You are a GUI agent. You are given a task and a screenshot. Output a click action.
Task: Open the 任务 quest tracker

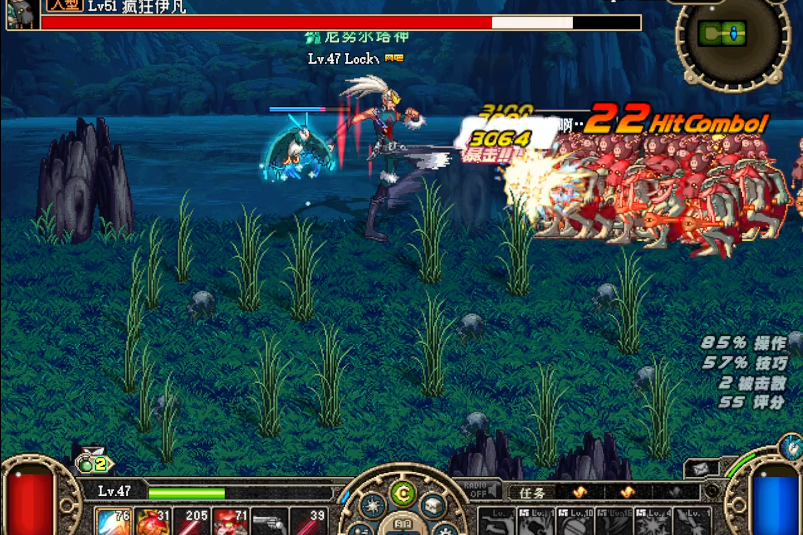(x=532, y=492)
